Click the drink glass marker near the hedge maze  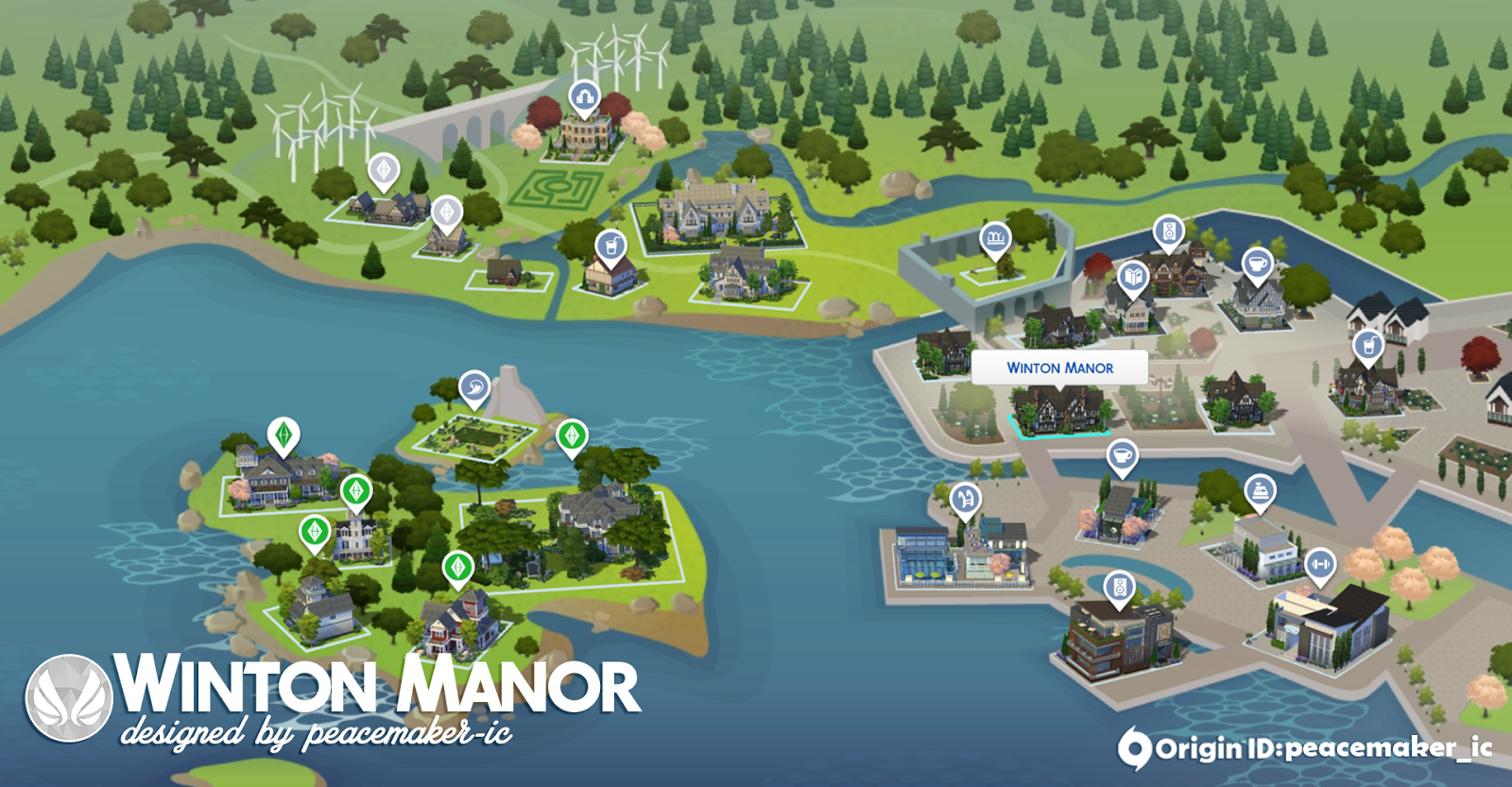pos(609,245)
